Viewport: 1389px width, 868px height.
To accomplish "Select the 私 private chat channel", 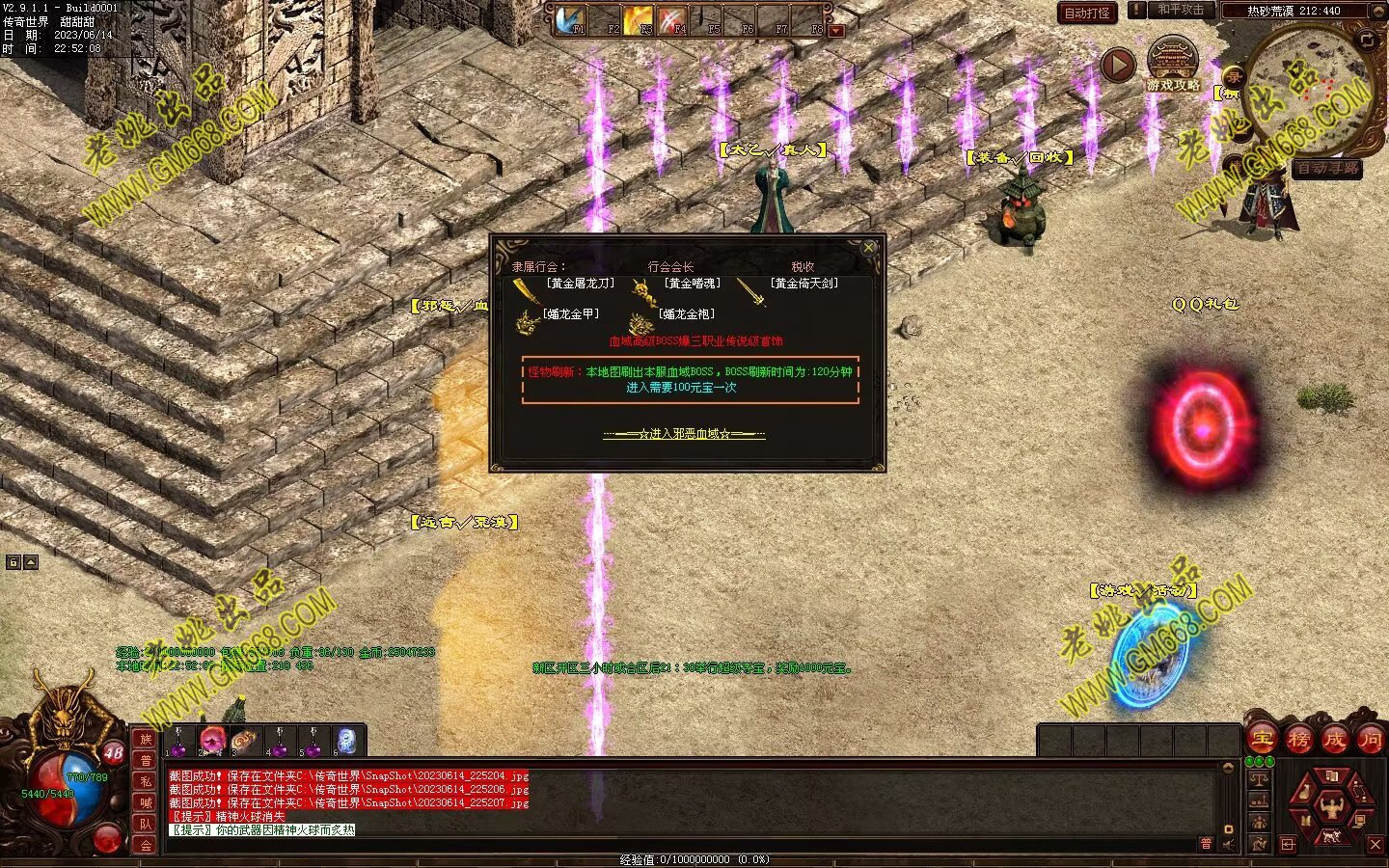I will point(146,781).
